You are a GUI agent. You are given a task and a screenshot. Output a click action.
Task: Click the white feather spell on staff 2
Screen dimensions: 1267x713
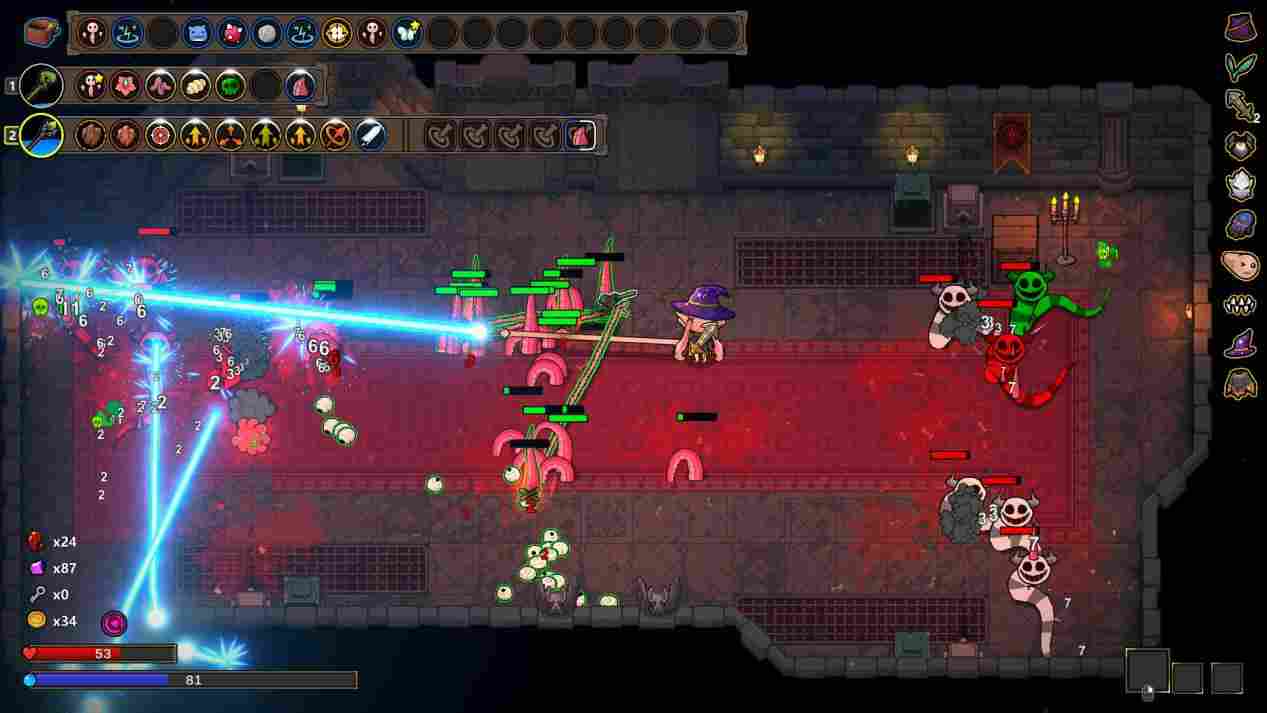(x=370, y=135)
